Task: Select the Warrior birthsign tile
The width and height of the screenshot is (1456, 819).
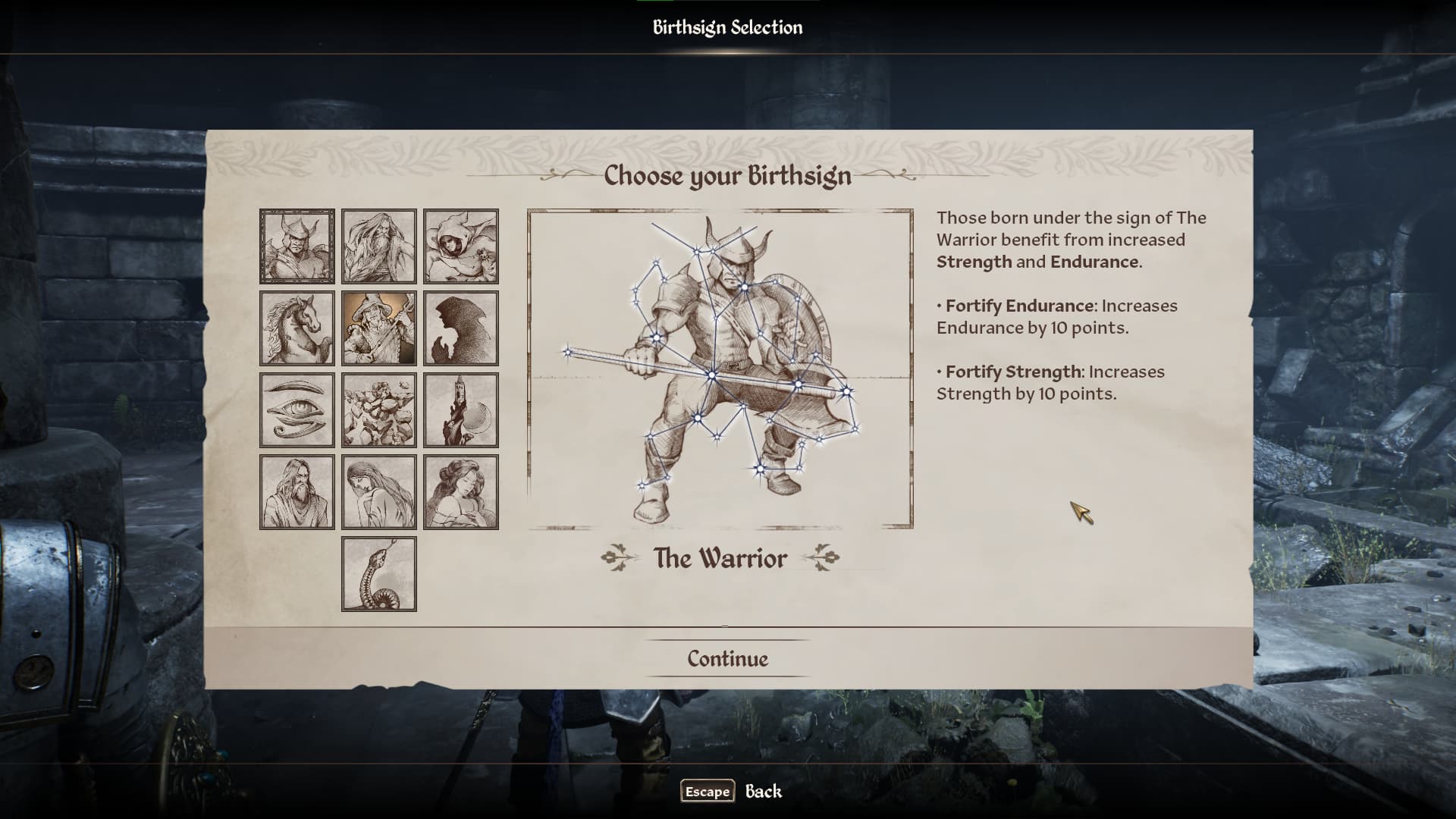Action: click(297, 246)
